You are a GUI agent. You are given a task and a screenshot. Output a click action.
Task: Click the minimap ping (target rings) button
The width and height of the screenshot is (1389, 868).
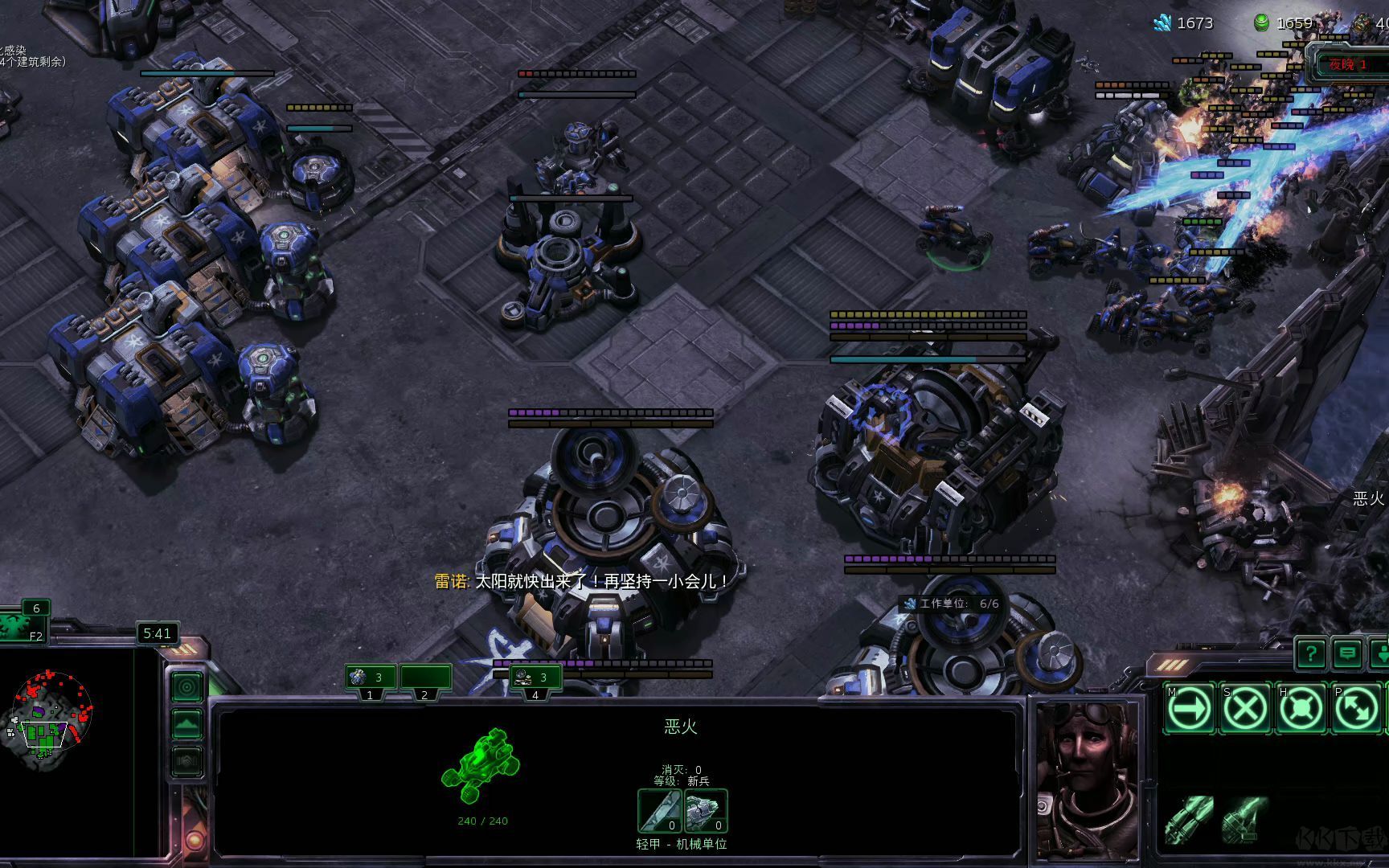(187, 688)
